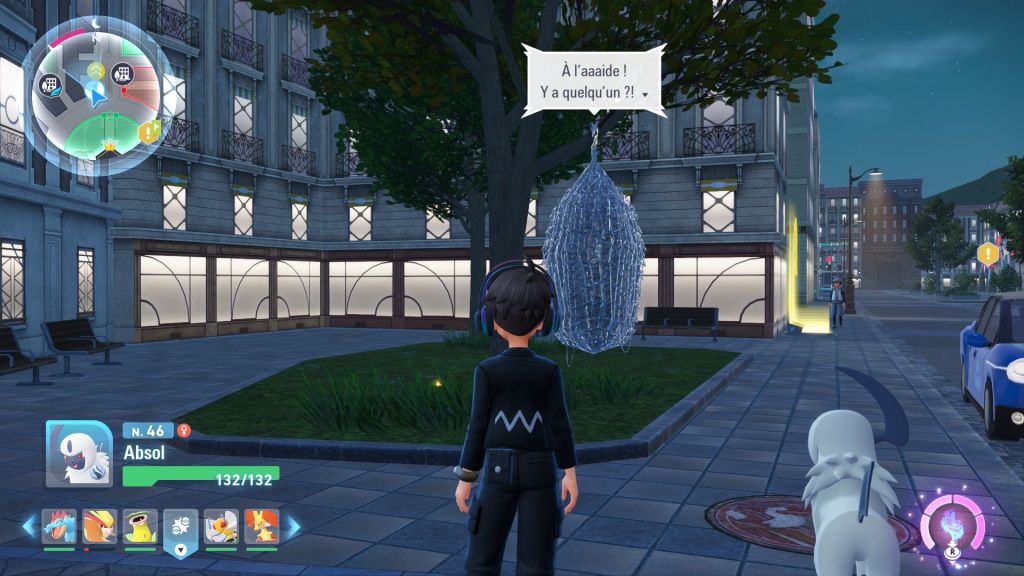Select the Victreebel party slot
Image resolution: width=1024 pixels, height=576 pixels.
[140, 526]
